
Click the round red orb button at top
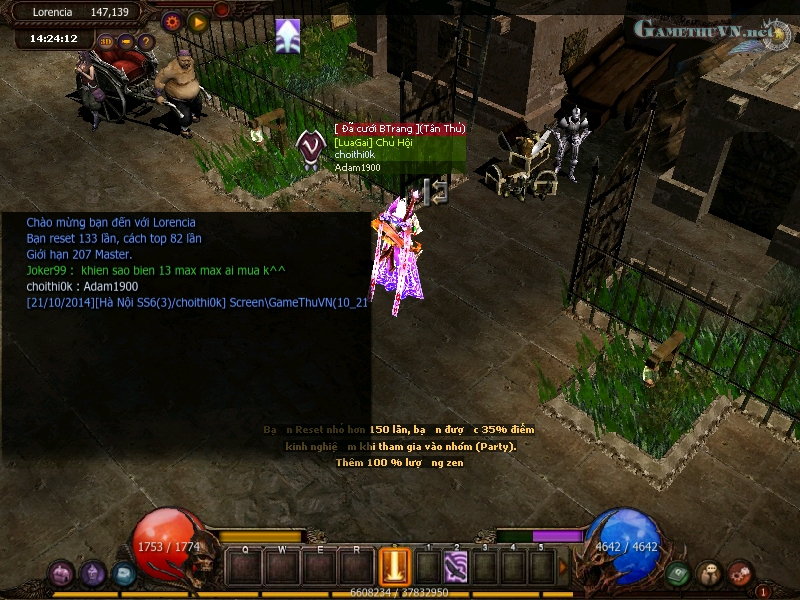(221, 9)
